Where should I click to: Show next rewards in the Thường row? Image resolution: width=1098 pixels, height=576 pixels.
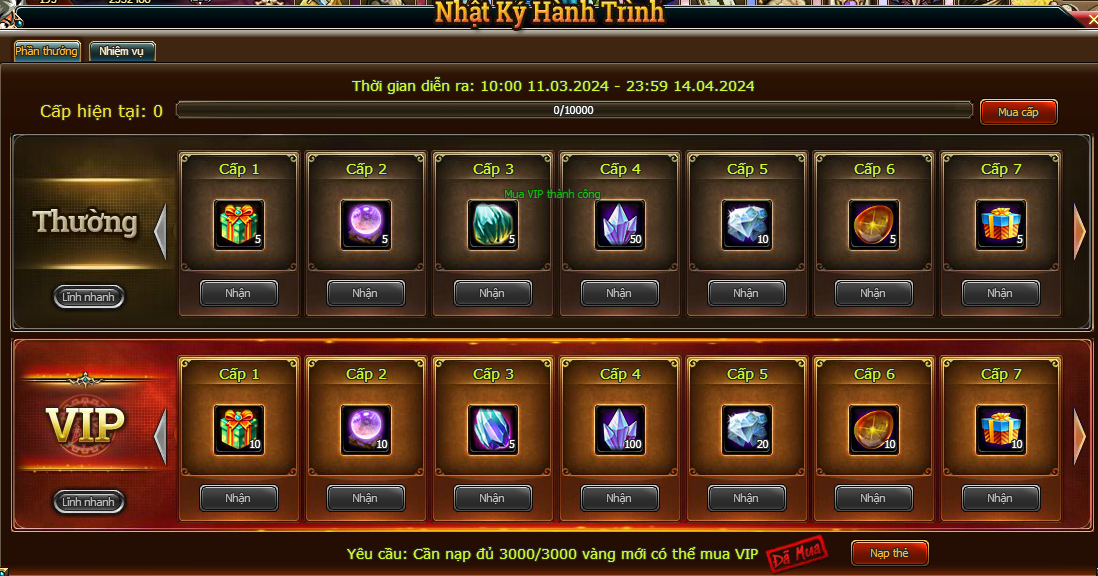tap(1080, 231)
